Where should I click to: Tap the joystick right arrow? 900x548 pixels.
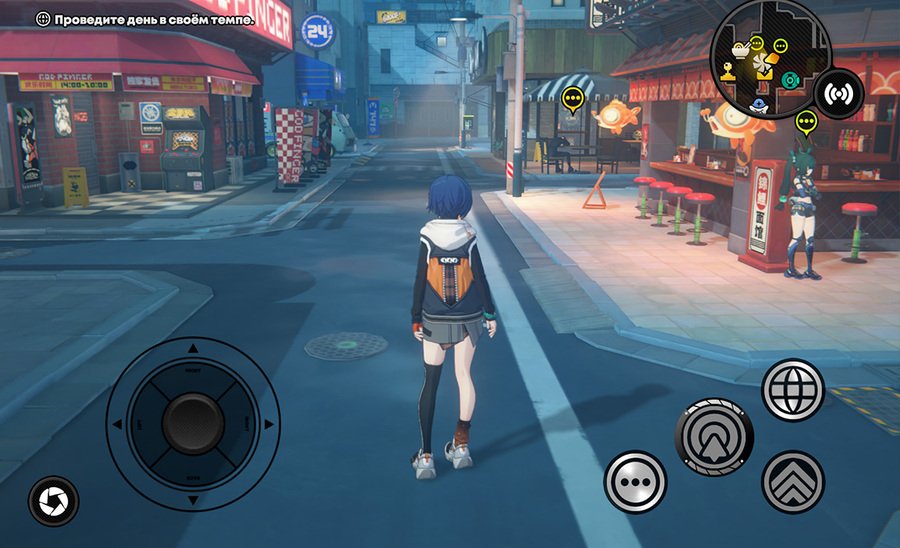(268, 424)
